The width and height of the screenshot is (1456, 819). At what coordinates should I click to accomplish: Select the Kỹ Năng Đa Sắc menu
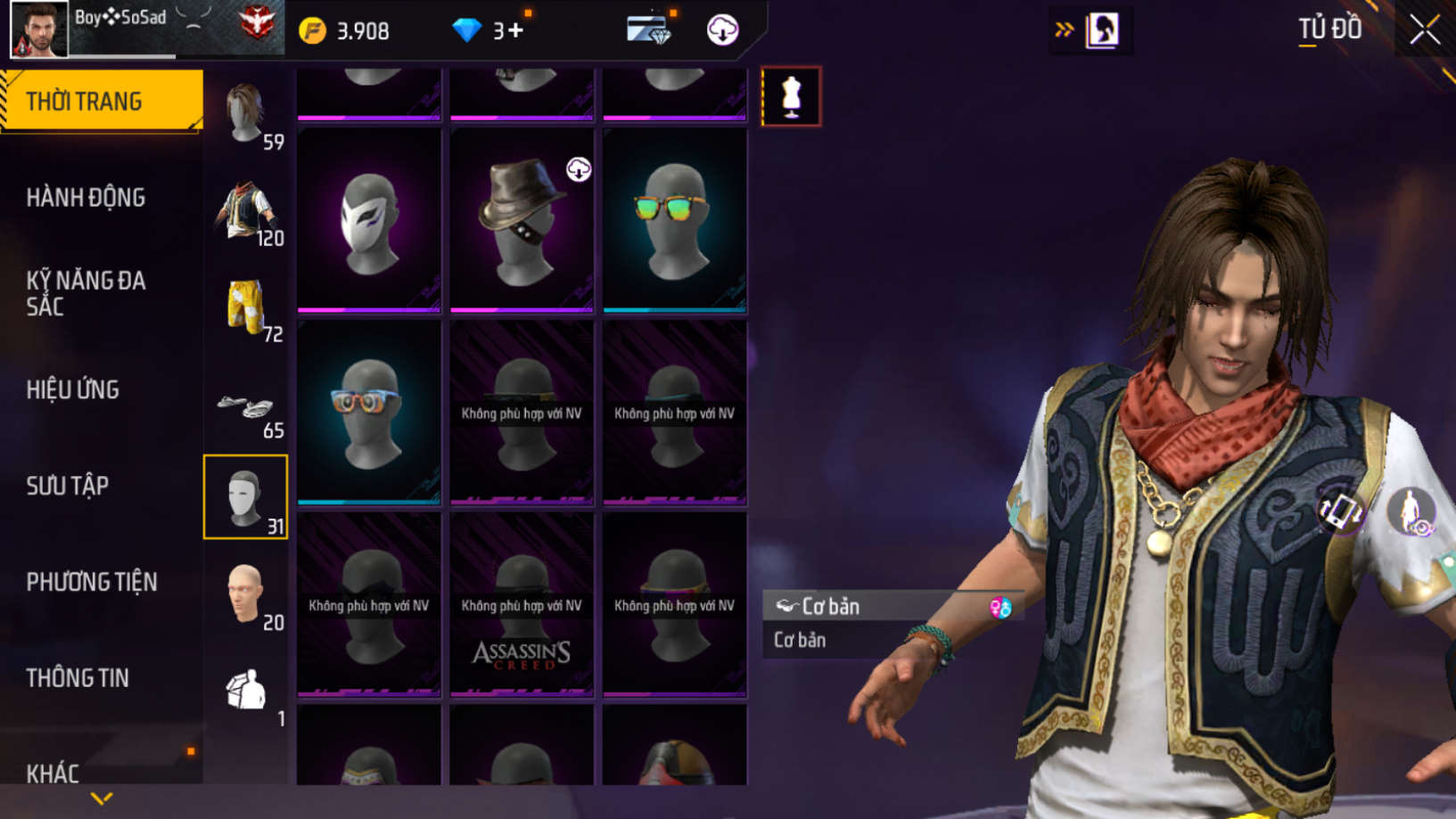pyautogui.click(x=86, y=293)
